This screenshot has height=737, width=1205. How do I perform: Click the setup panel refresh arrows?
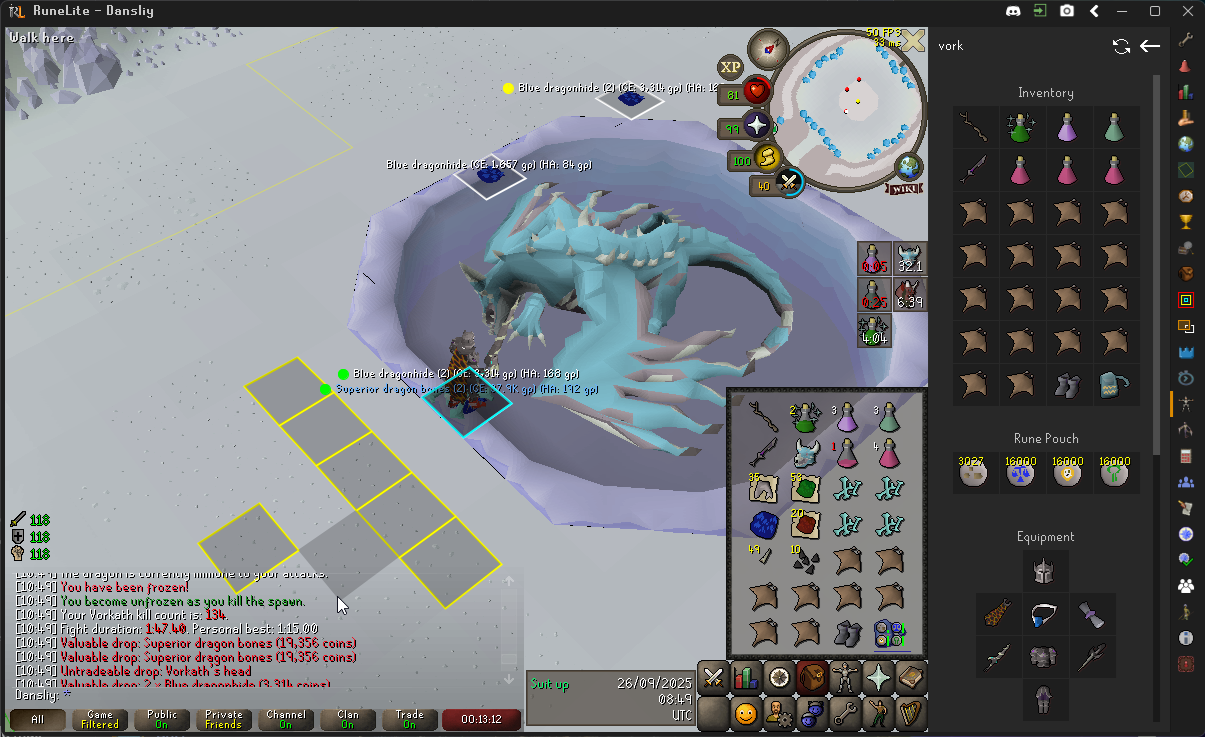(1121, 46)
